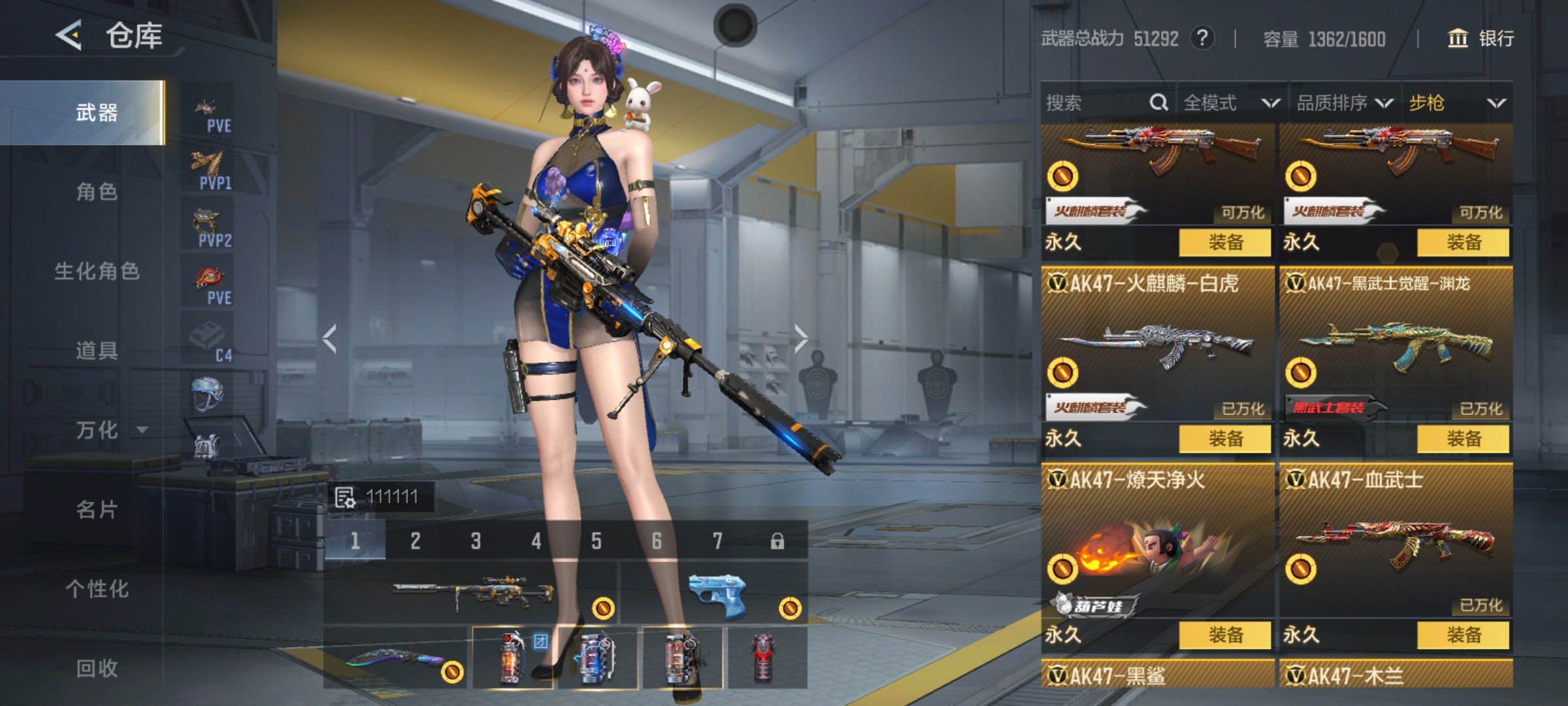This screenshot has width=1568, height=706.
Task: Open the 银行 bank
Action: point(1482,39)
